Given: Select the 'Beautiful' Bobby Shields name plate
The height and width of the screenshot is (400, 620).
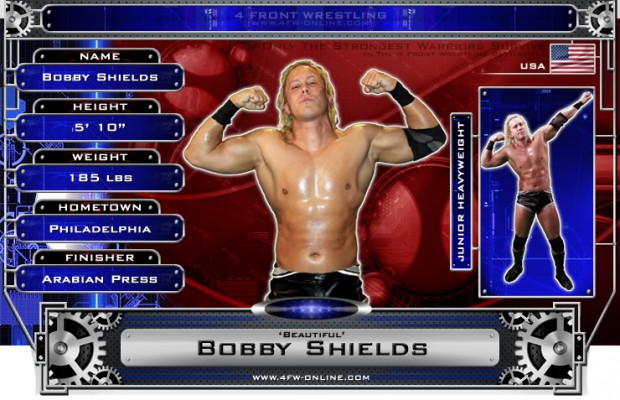Looking at the screenshot, I should tap(311, 347).
